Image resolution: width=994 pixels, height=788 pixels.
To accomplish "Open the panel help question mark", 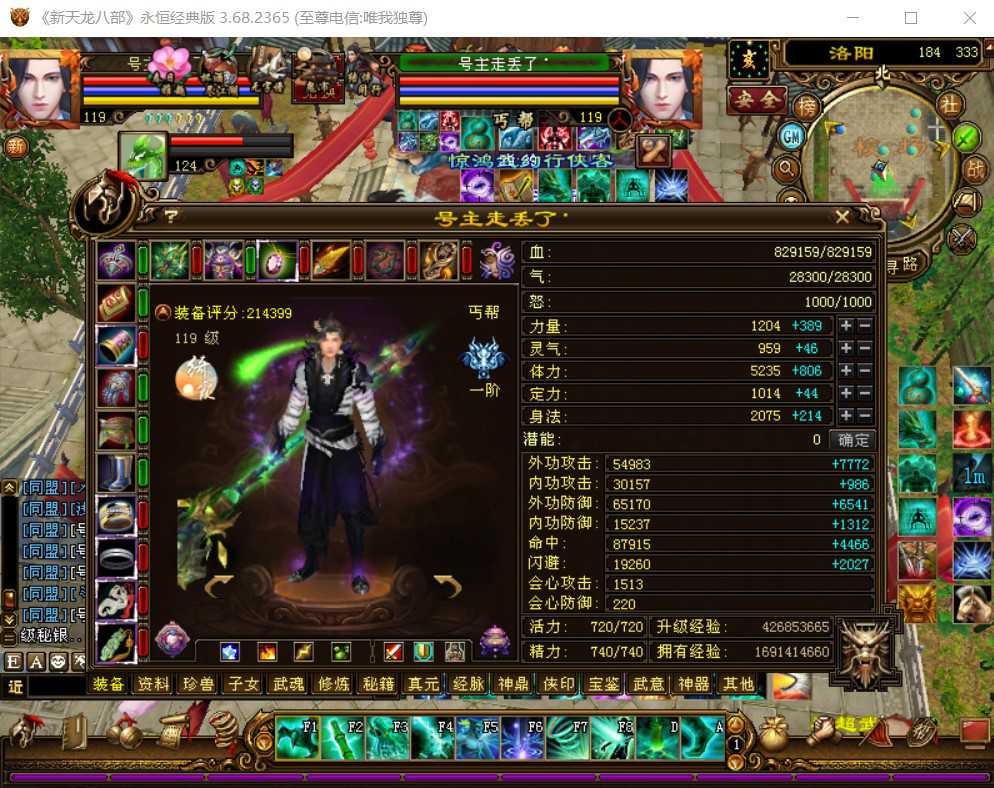I will tap(171, 216).
